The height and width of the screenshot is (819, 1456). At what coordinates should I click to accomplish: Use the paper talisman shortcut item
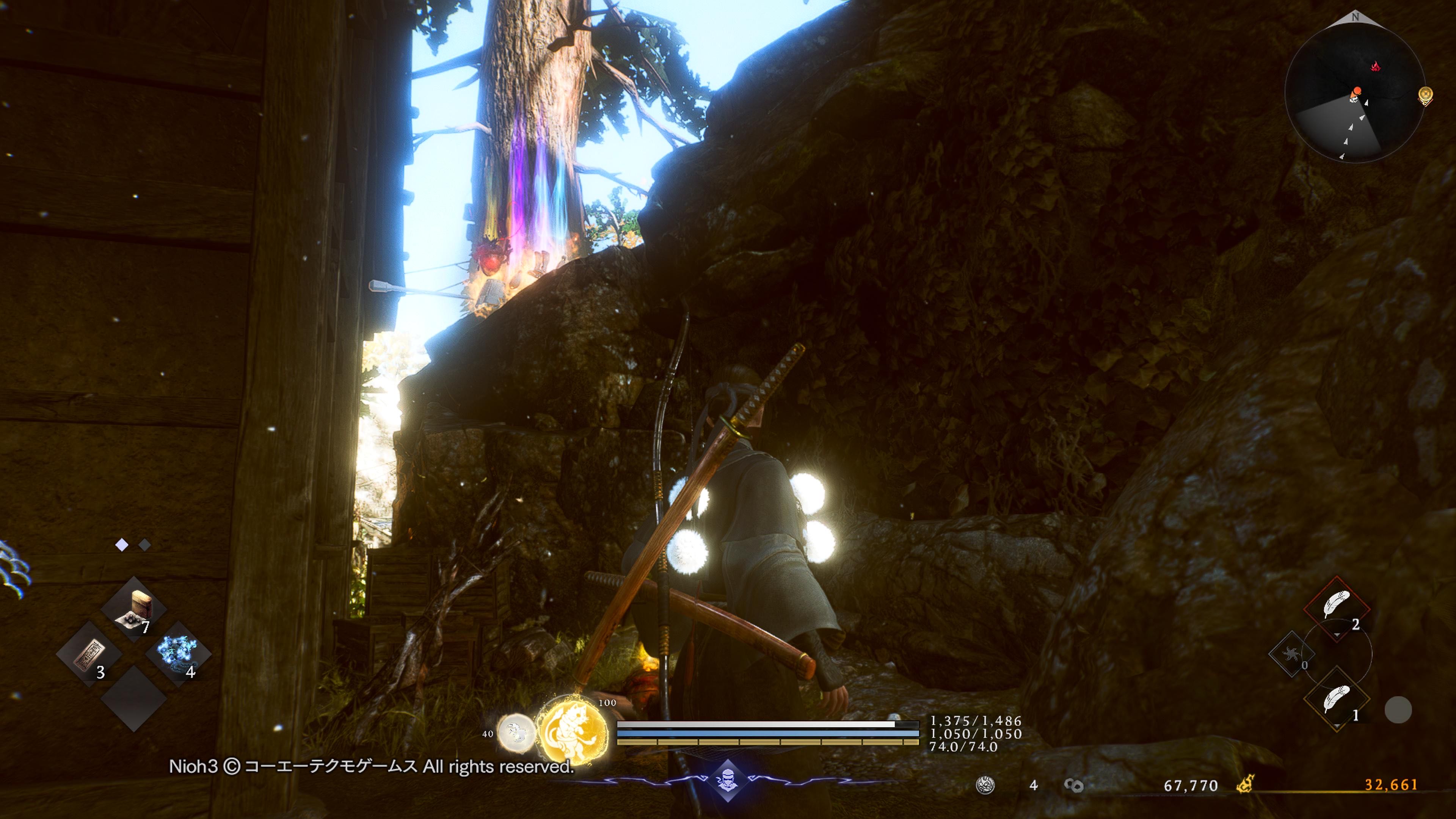[89, 654]
